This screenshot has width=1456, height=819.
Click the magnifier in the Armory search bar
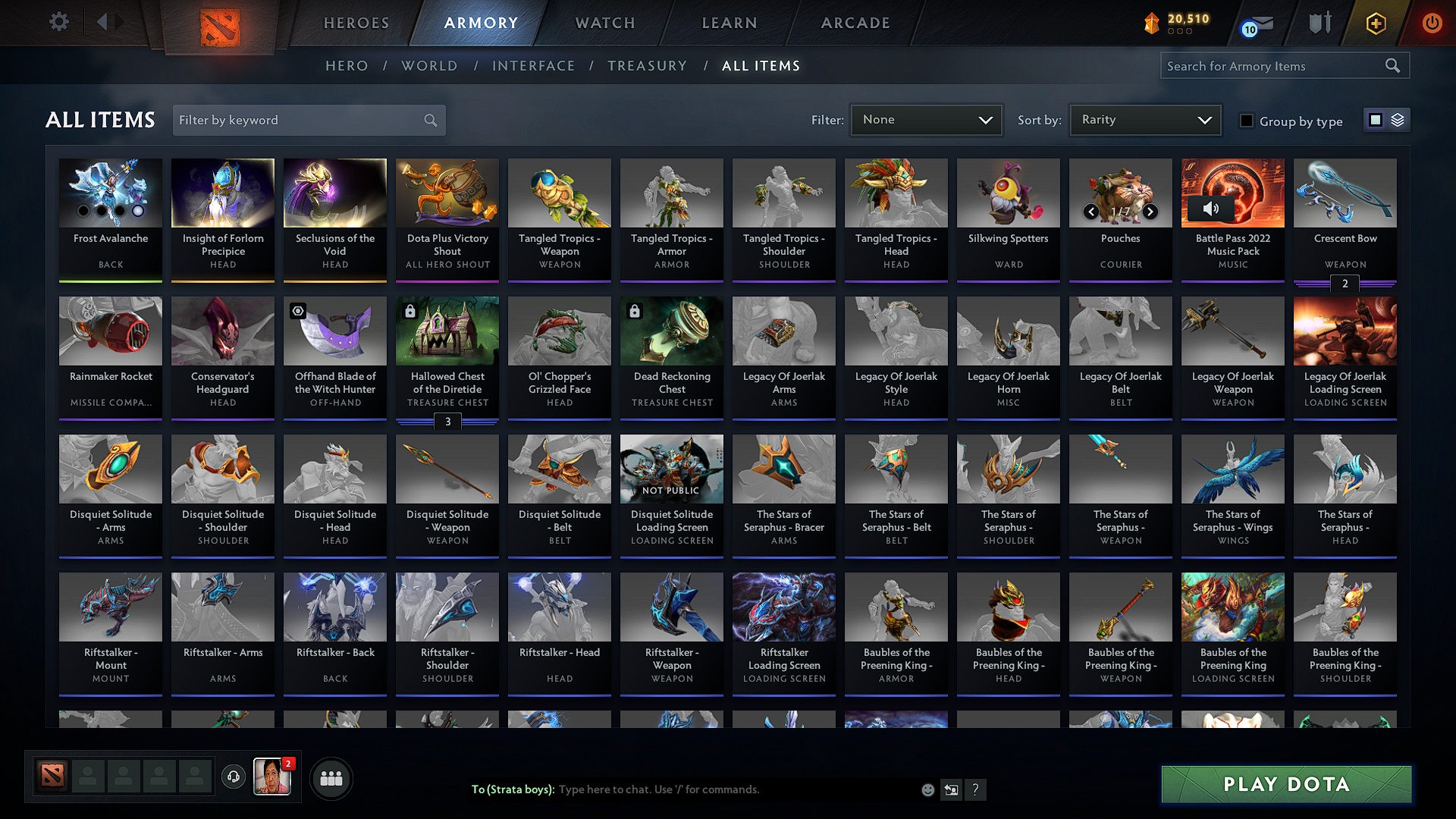pos(1393,65)
